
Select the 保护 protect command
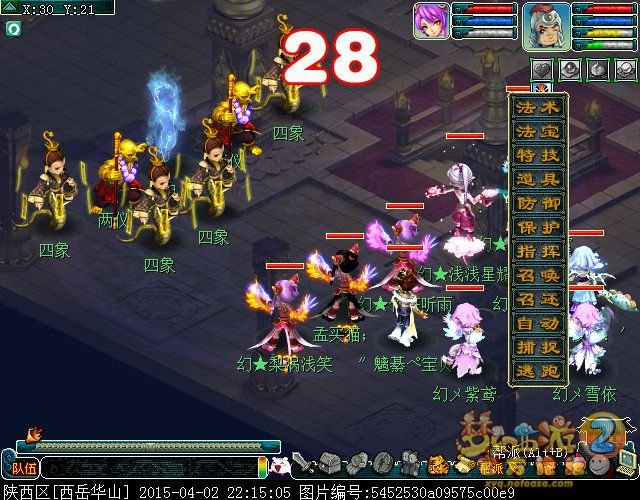538,228
